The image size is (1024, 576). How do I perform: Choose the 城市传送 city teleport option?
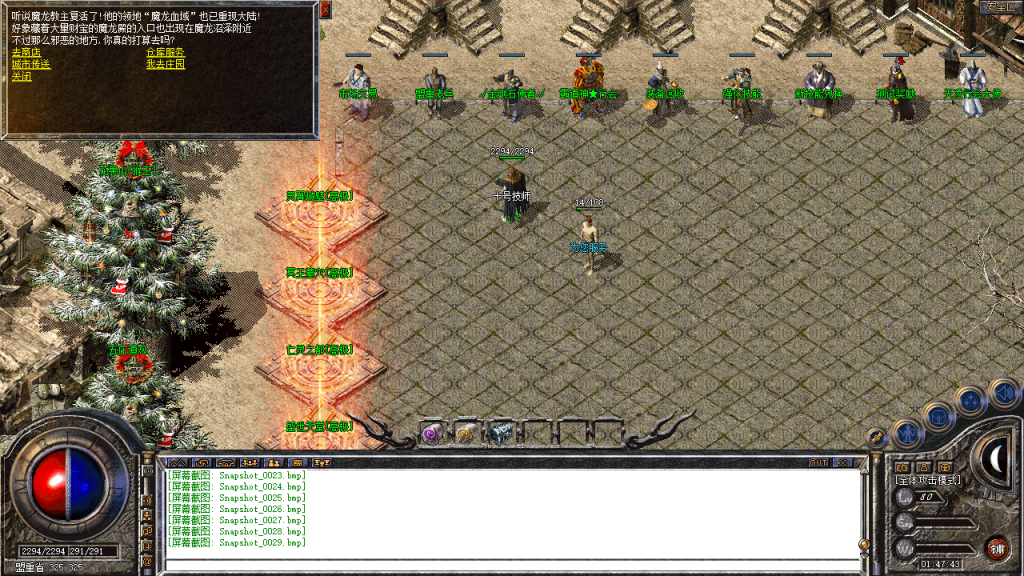31,64
